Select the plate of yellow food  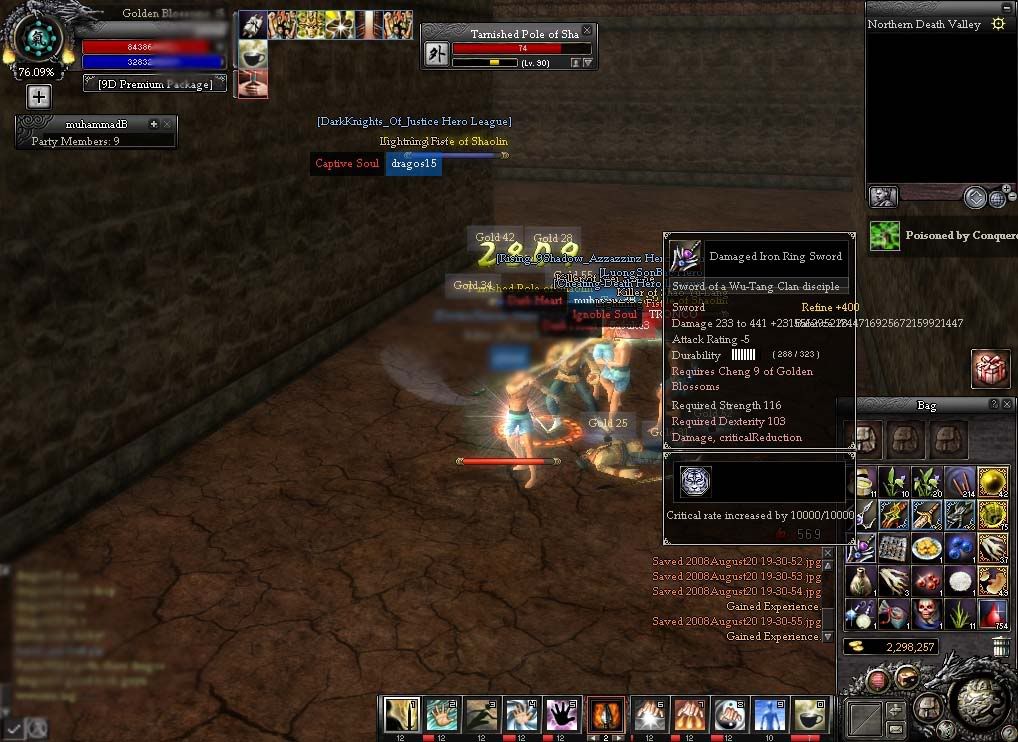tap(925, 546)
